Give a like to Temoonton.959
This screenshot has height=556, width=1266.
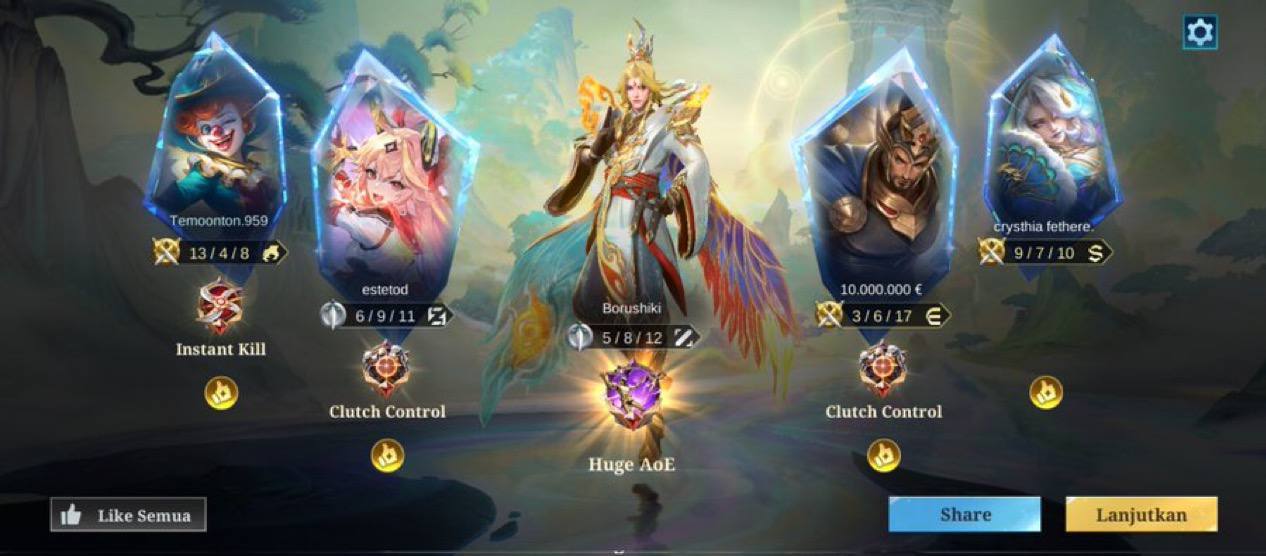(x=221, y=393)
